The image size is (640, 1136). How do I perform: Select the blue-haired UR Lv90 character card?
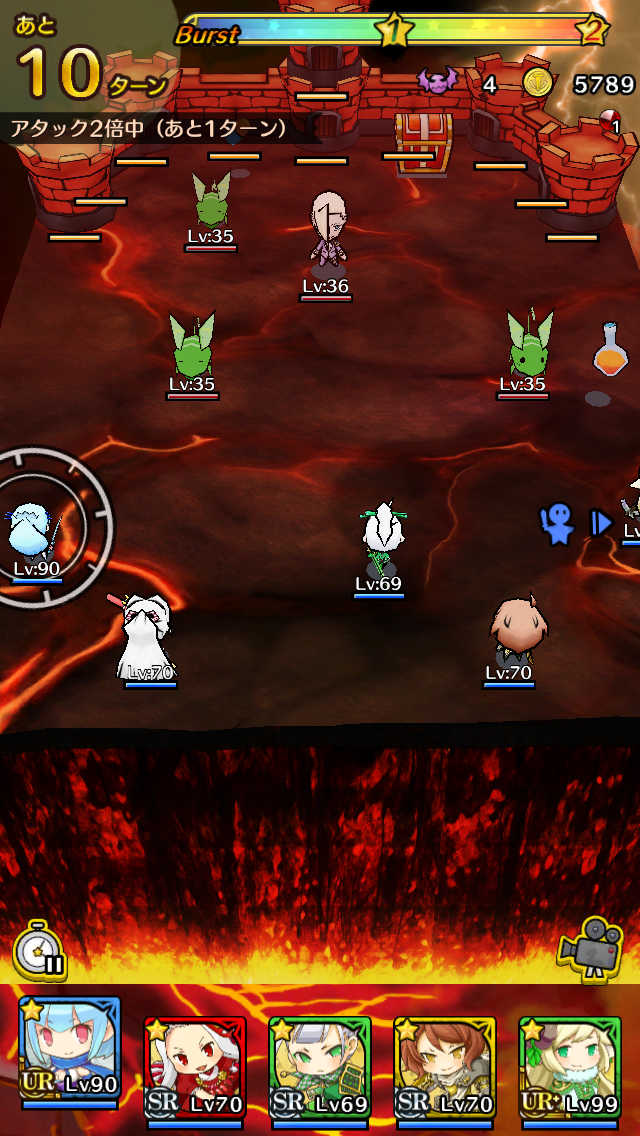[69, 1052]
